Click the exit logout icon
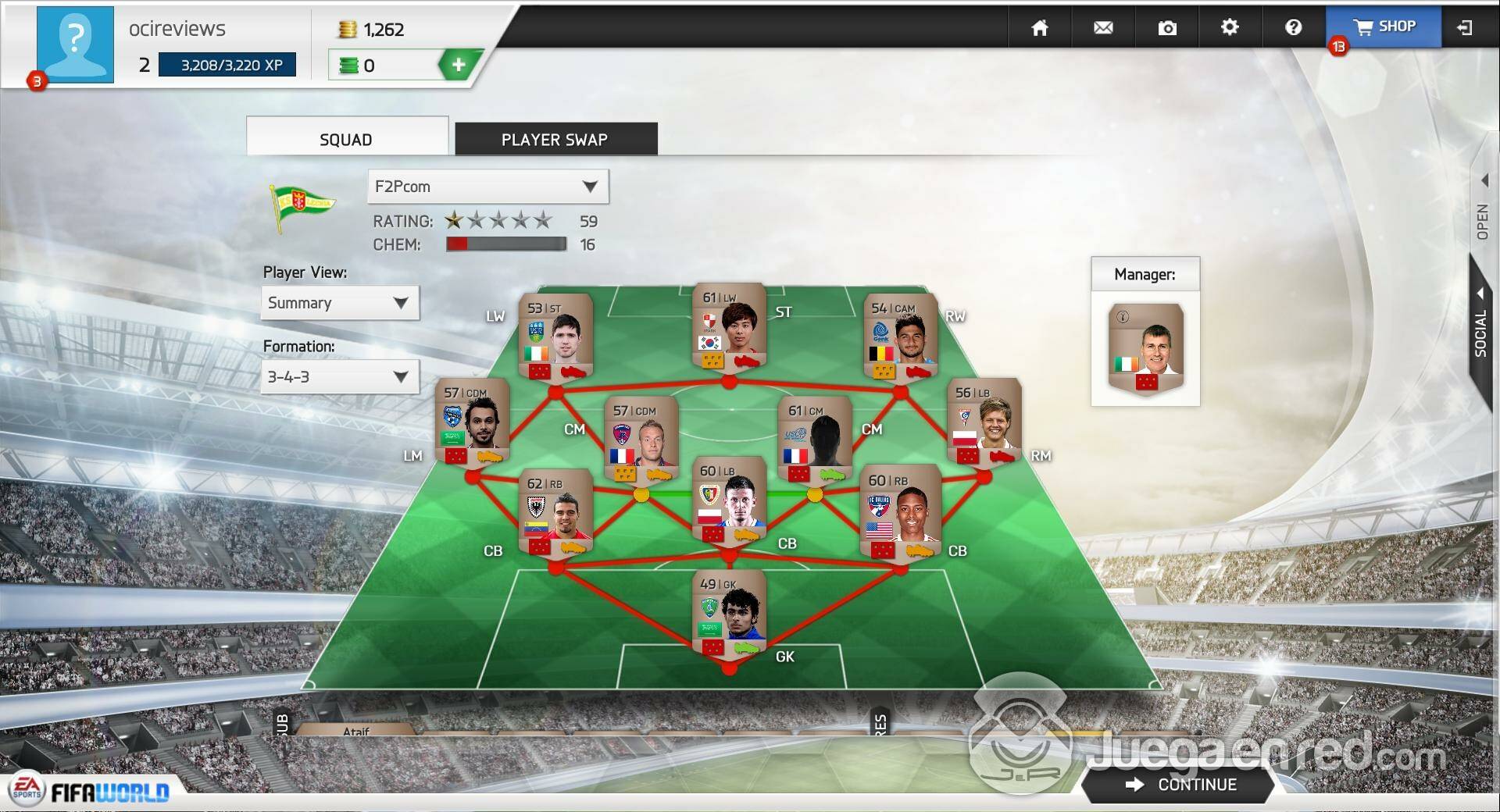Image resolution: width=1500 pixels, height=812 pixels. 1465,28
